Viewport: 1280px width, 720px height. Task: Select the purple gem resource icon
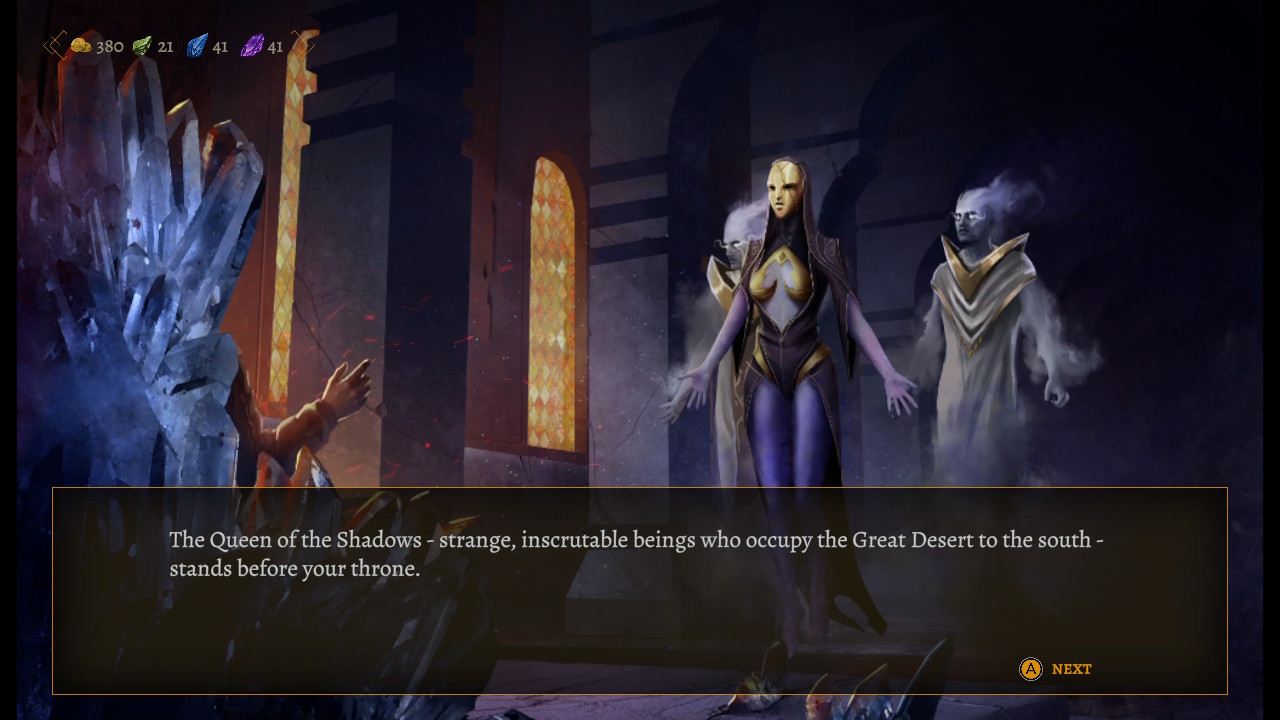point(252,45)
